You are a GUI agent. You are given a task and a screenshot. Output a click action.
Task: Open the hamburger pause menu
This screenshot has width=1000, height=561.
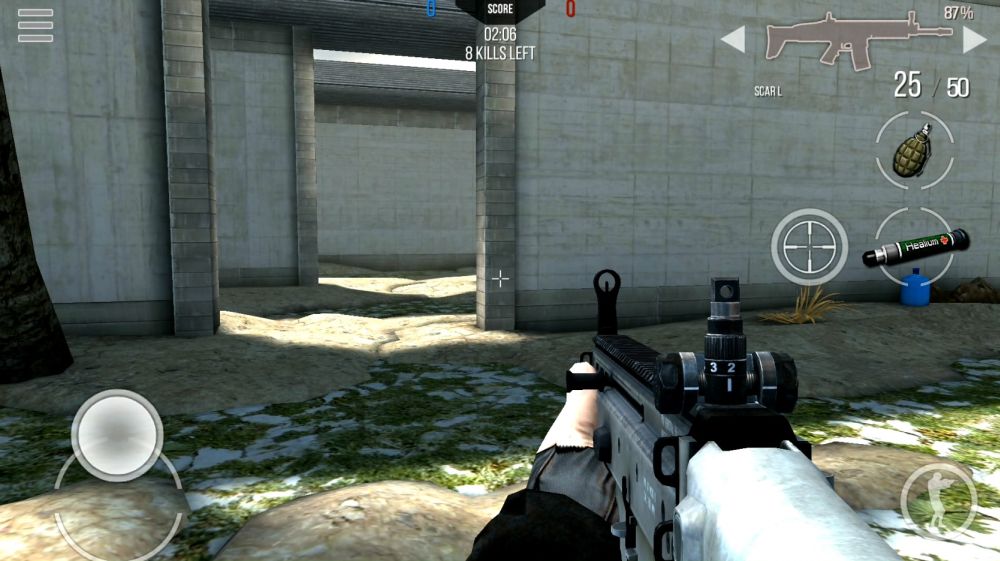[x=35, y=25]
